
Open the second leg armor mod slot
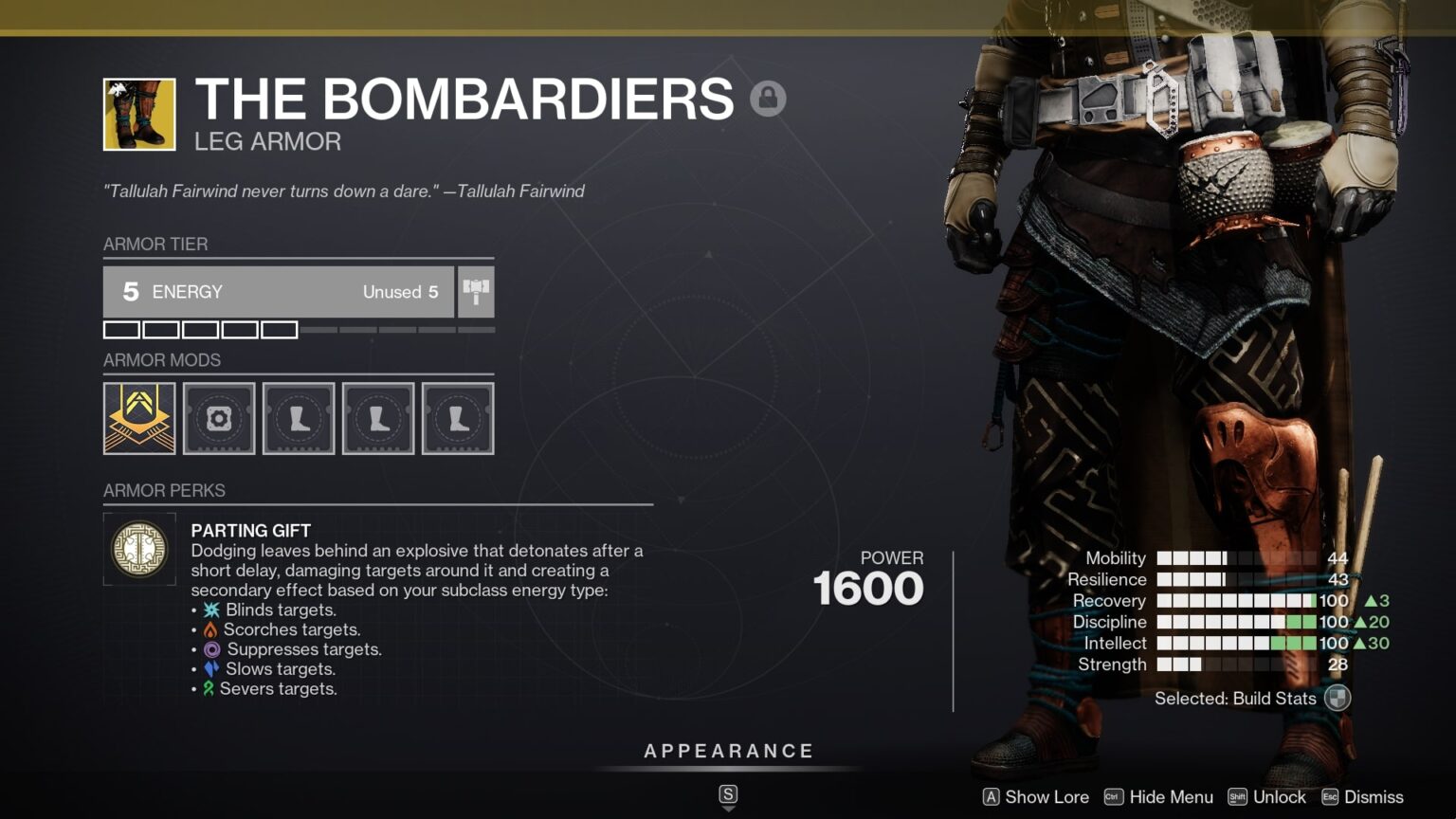pyautogui.click(x=377, y=418)
